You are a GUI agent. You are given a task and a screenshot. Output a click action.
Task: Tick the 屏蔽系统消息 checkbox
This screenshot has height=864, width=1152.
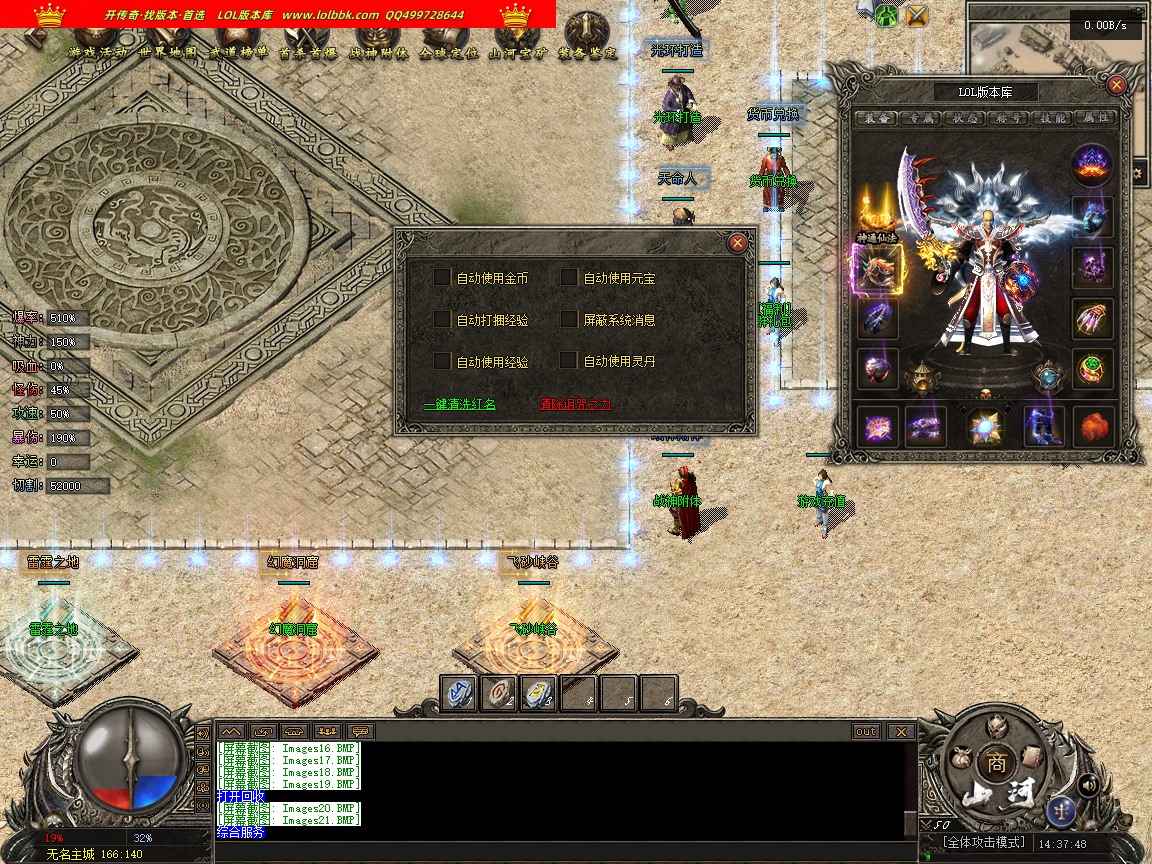569,320
